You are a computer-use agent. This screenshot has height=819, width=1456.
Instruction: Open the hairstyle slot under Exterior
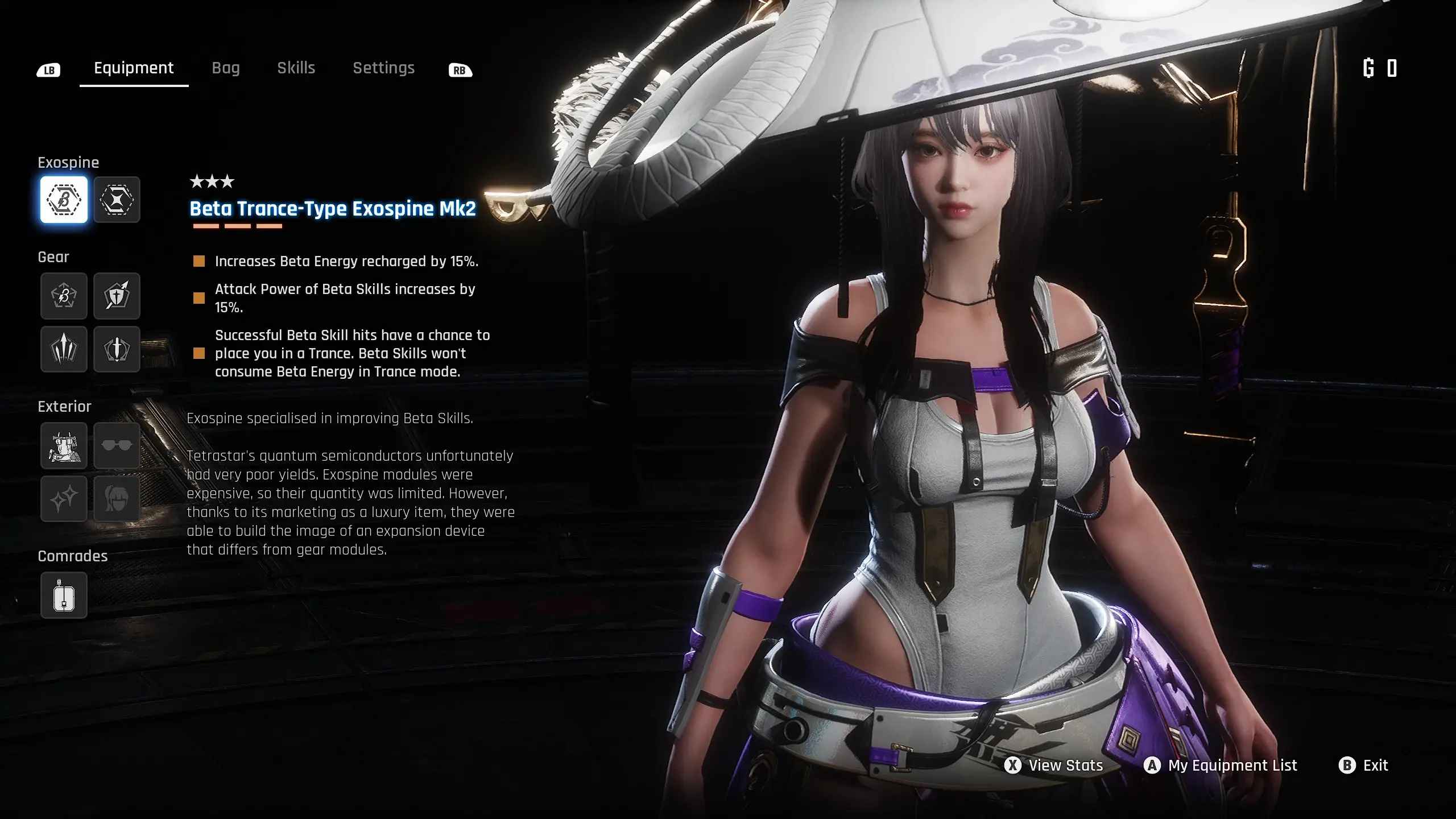coord(117,499)
